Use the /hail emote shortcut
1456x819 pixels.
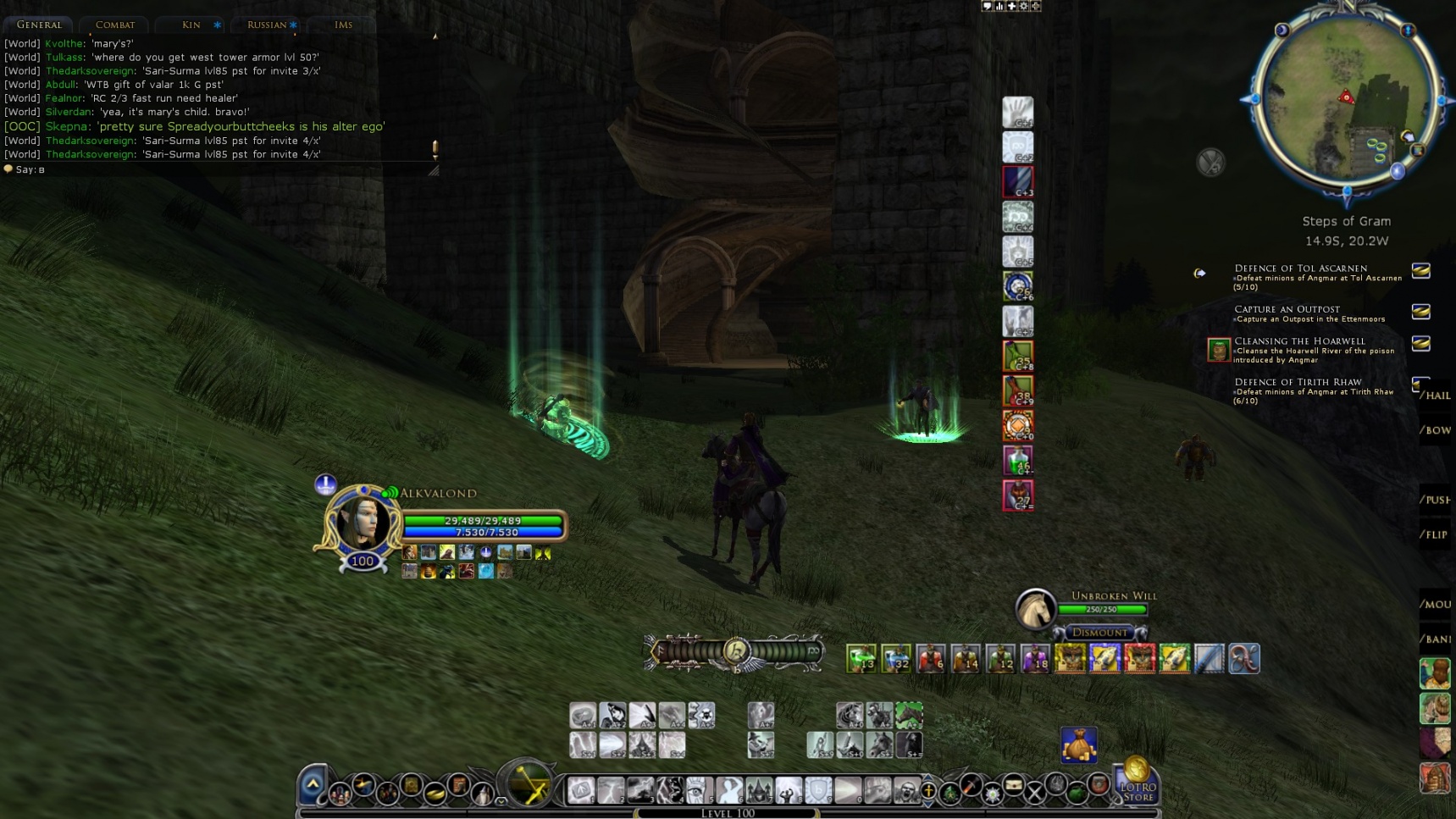pyautogui.click(x=1436, y=396)
